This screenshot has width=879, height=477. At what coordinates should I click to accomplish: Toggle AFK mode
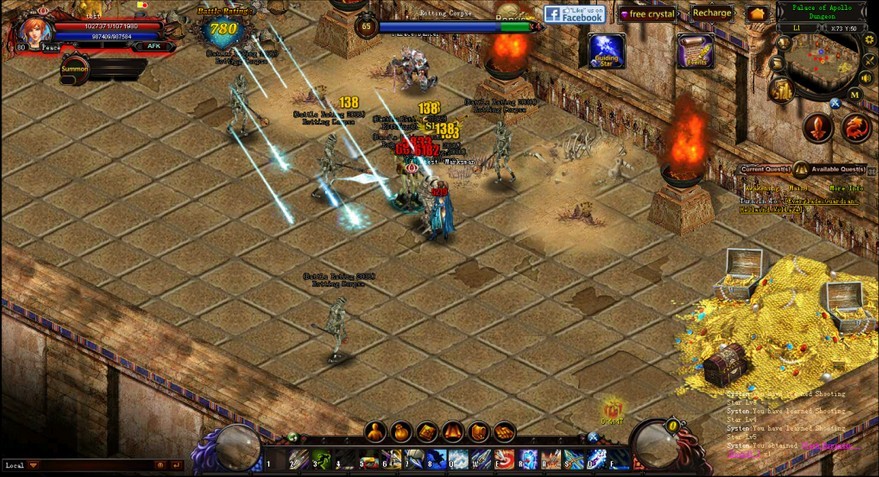pyautogui.click(x=153, y=46)
